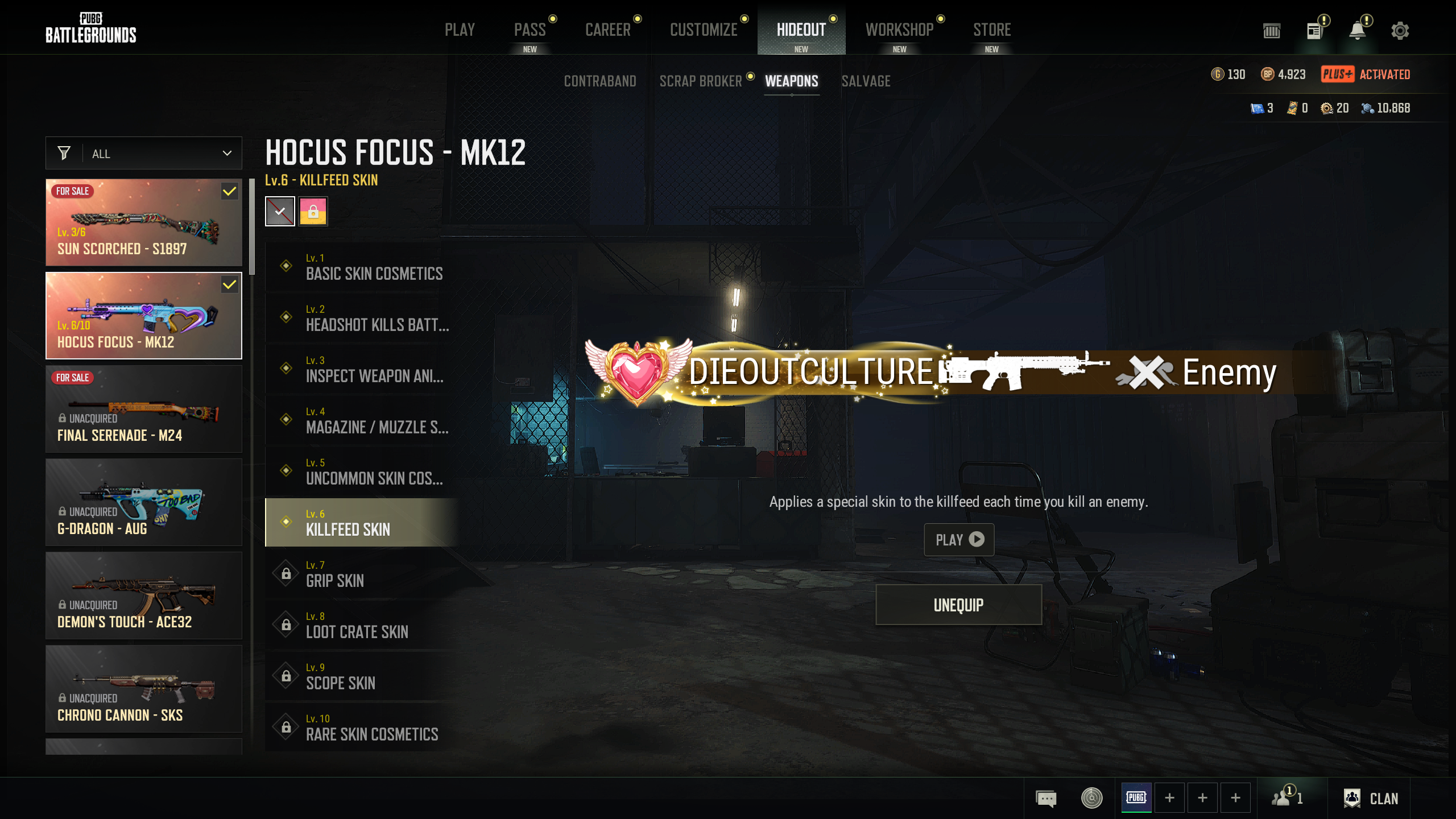The width and height of the screenshot is (1456, 819).
Task: Pick the Demon's Touch ACE32 skin
Action: point(144,595)
